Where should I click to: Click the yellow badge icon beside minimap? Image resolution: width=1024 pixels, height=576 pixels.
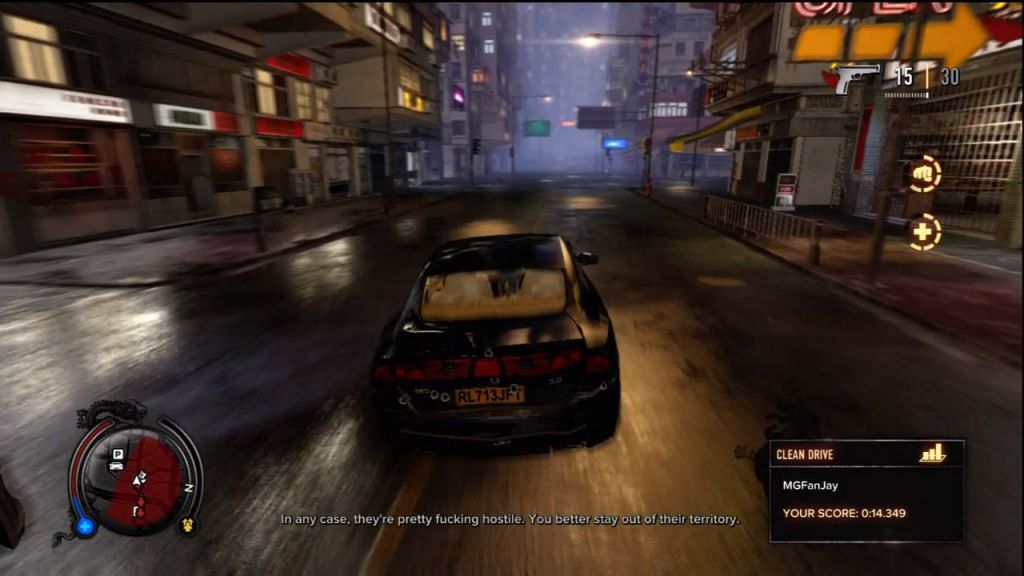(186, 523)
